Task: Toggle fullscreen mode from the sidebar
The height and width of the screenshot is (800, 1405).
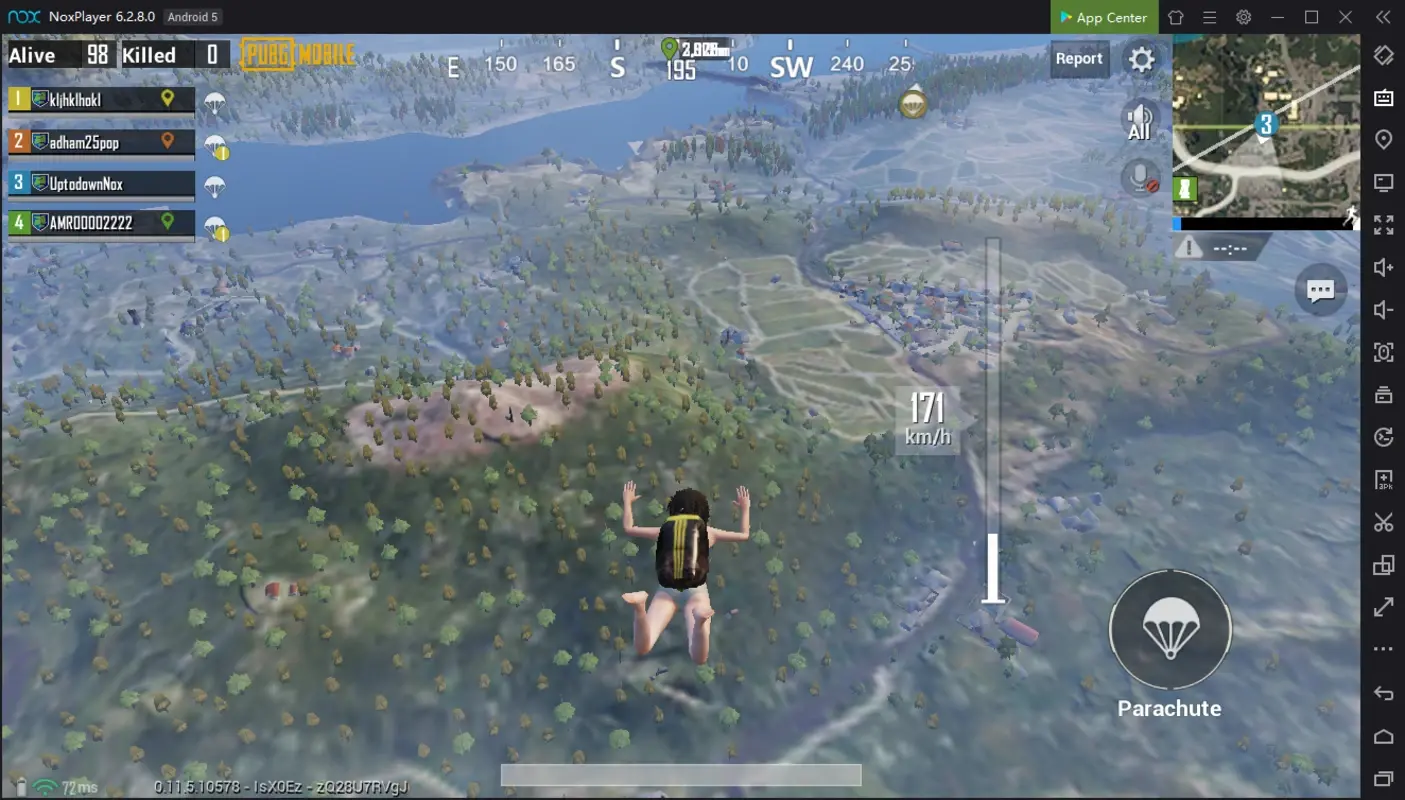Action: pos(1383,225)
